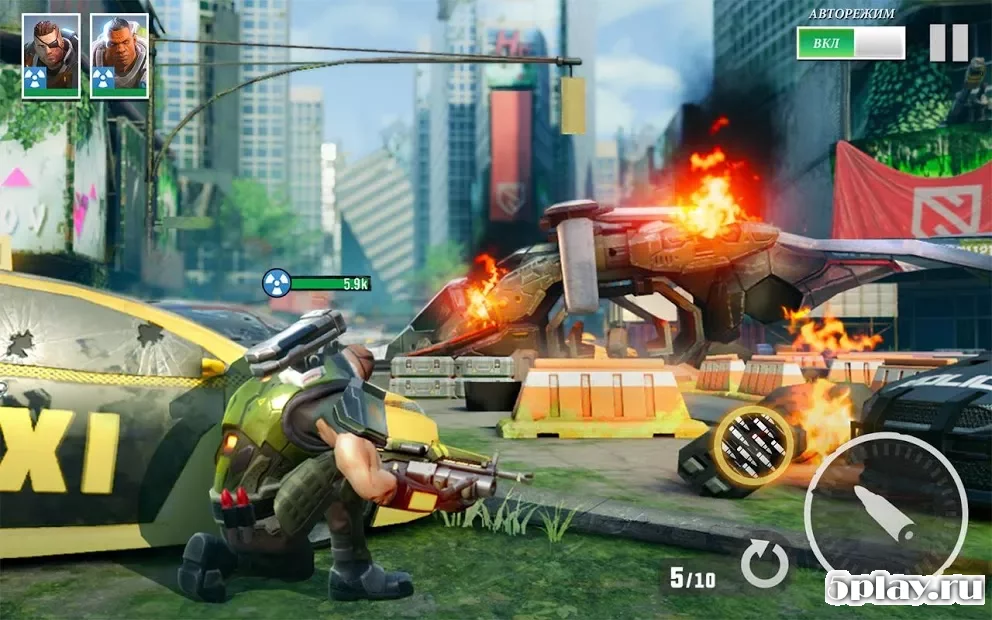Activate the gold ammo skill icon
The height and width of the screenshot is (620, 992).
point(753,445)
